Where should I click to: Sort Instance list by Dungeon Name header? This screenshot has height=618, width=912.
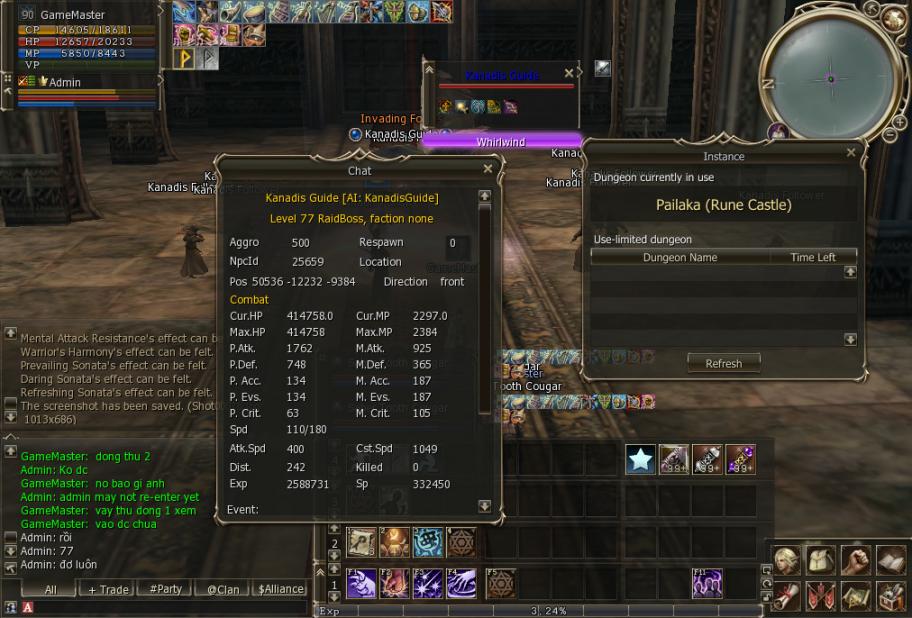(x=680, y=257)
